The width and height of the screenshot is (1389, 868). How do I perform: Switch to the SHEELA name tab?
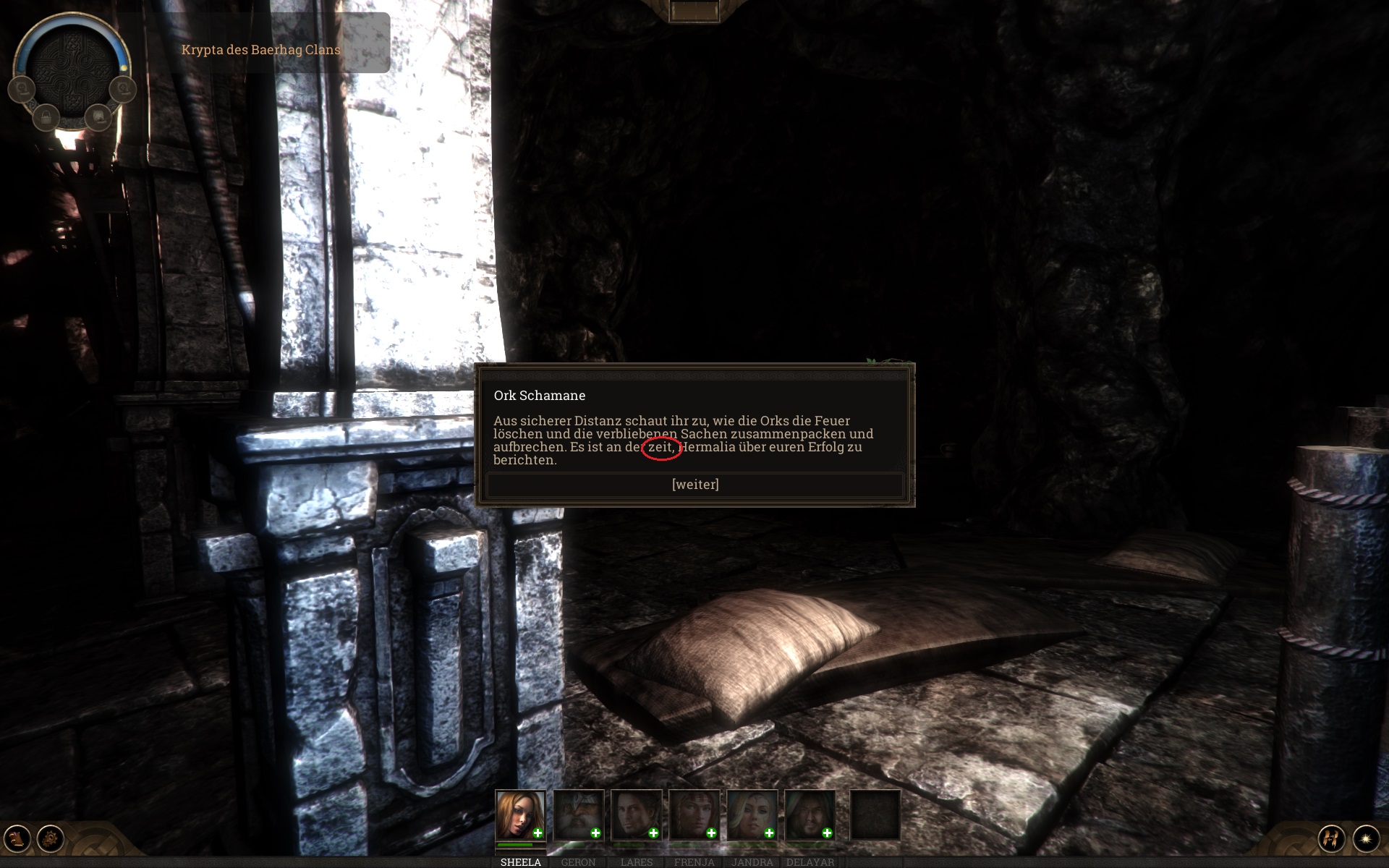520,862
